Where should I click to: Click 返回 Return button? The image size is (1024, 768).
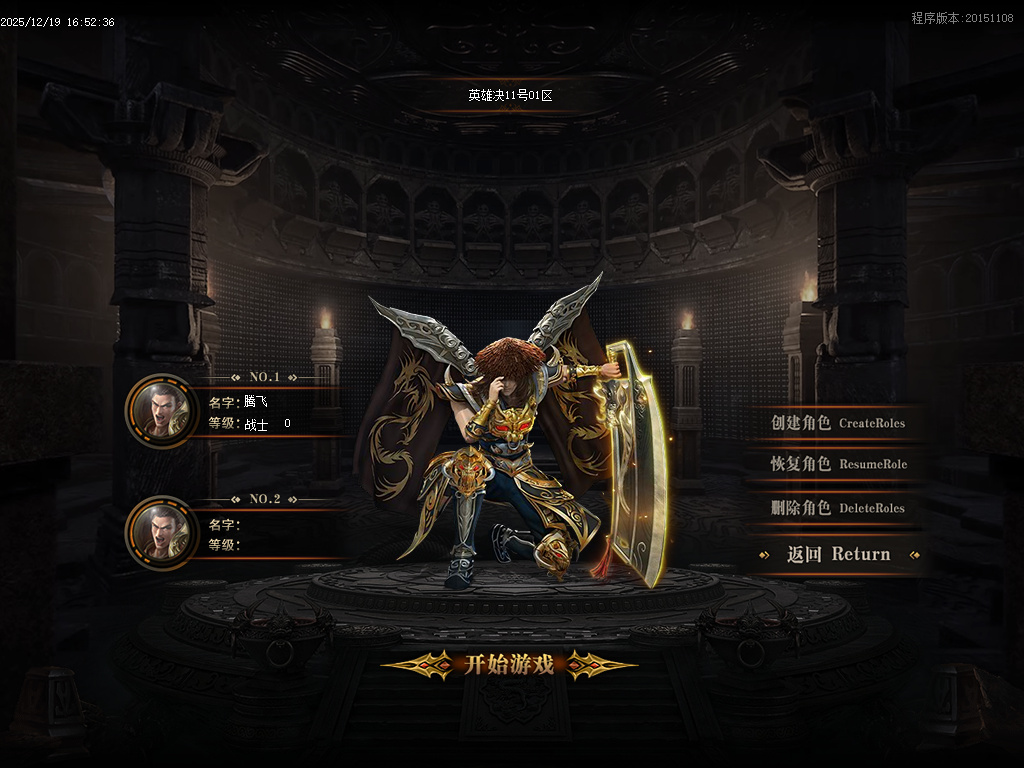(x=837, y=554)
